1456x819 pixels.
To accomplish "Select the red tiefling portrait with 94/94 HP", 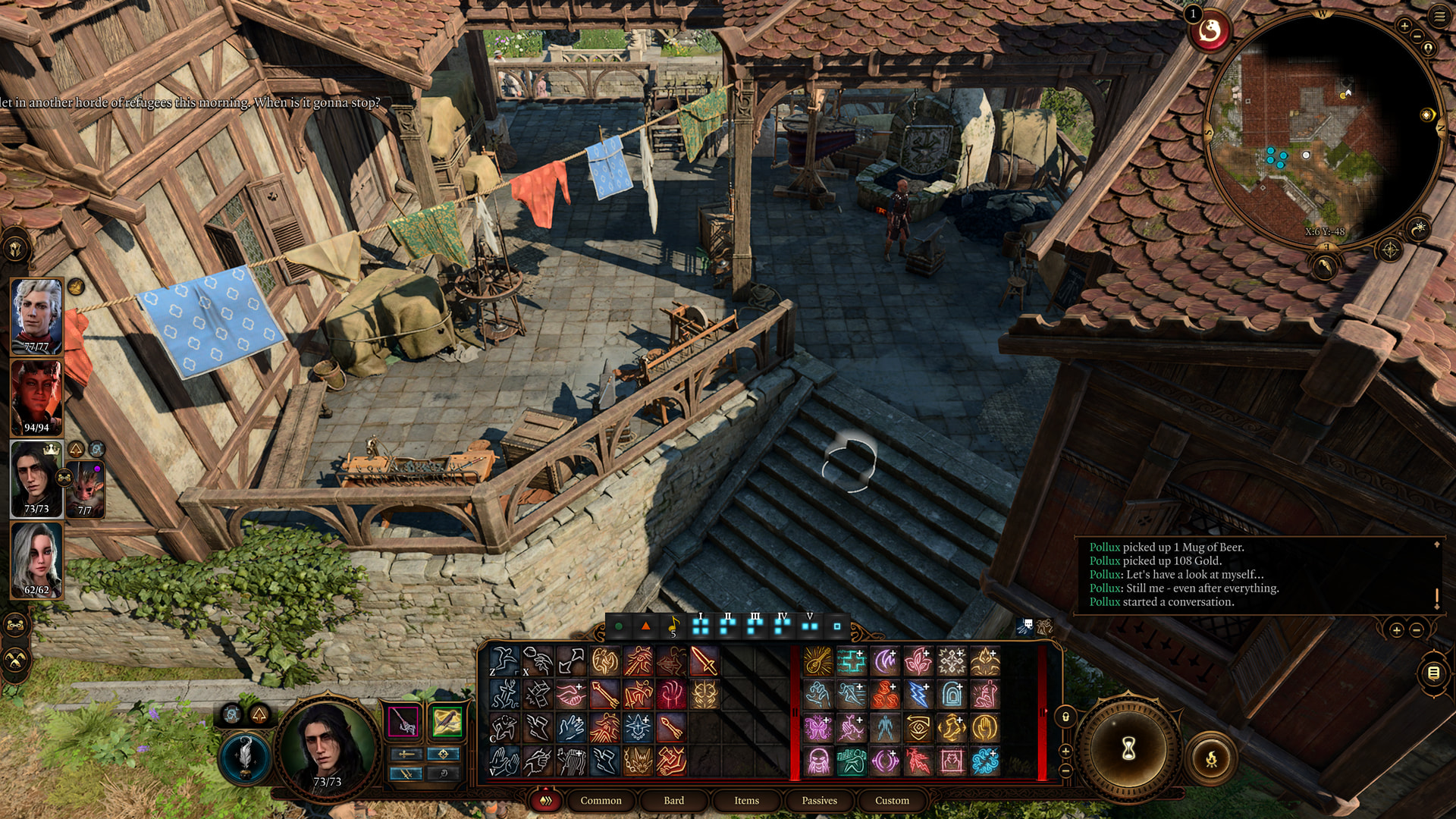I will point(36,397).
